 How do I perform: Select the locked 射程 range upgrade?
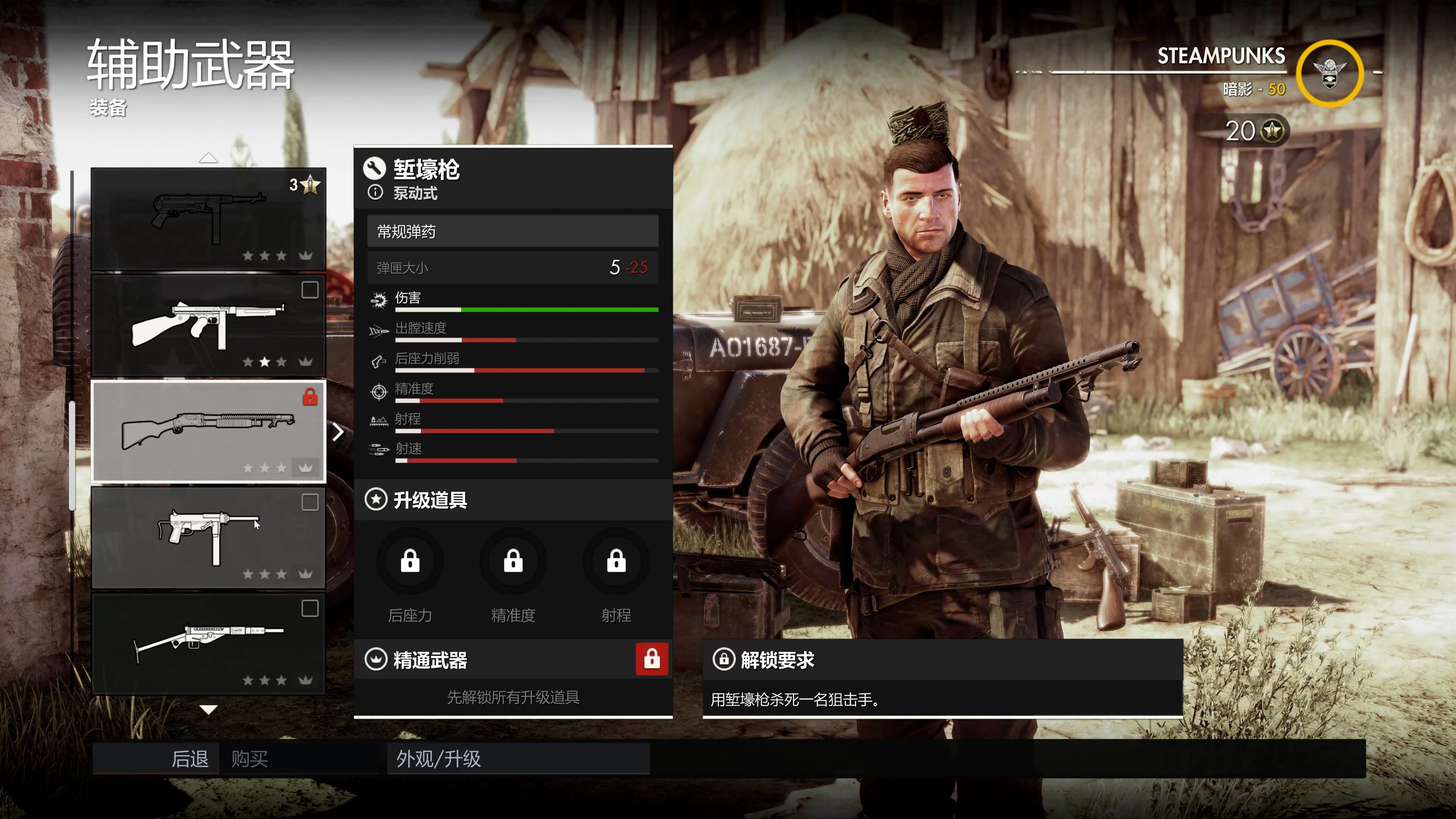coord(616,562)
